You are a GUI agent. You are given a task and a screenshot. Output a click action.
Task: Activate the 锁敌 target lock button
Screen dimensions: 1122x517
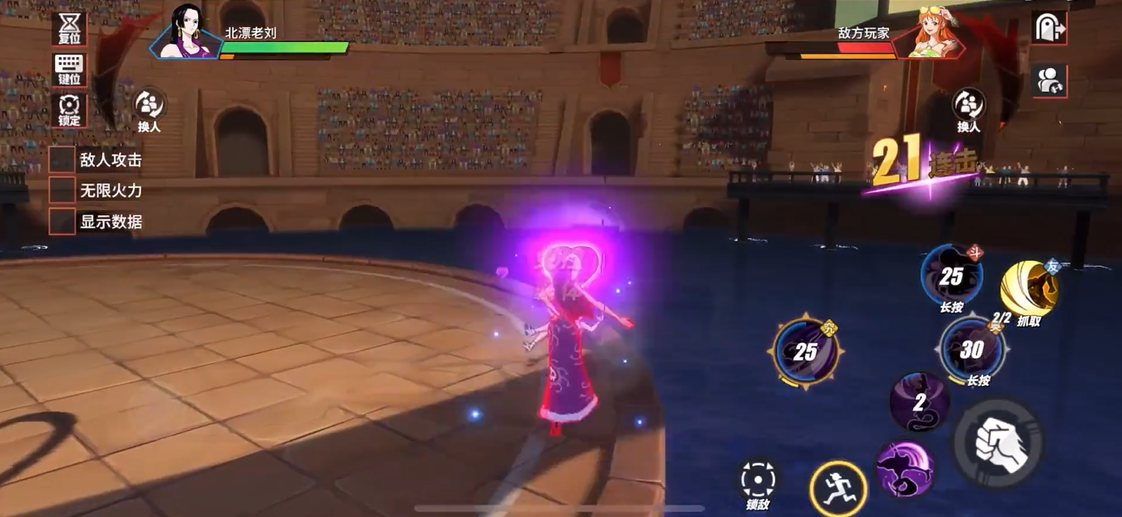point(758,481)
